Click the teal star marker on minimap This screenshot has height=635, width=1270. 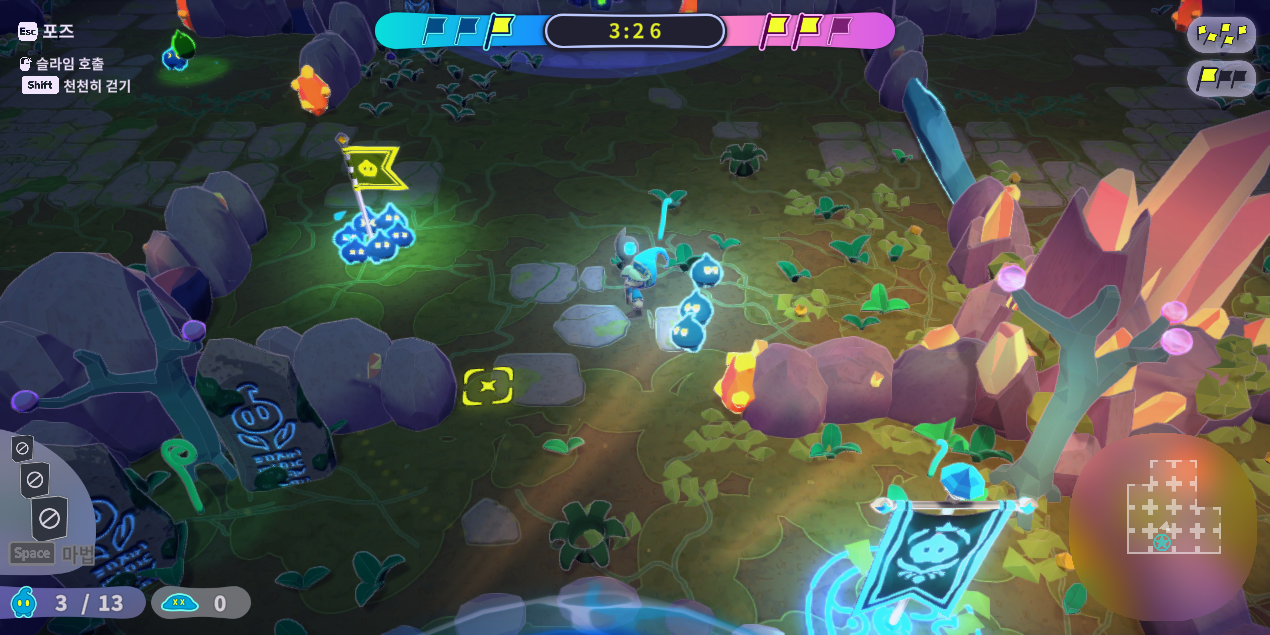(x=1162, y=543)
